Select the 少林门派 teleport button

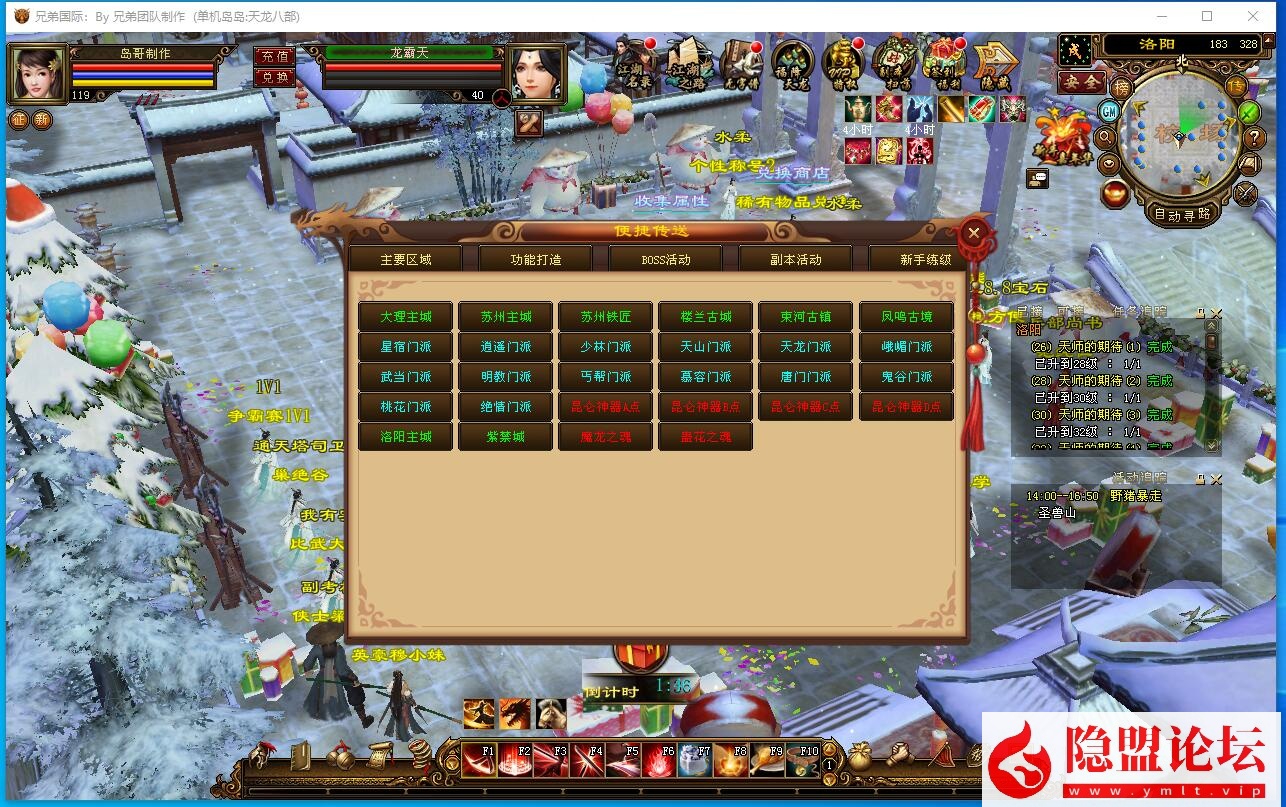[606, 347]
